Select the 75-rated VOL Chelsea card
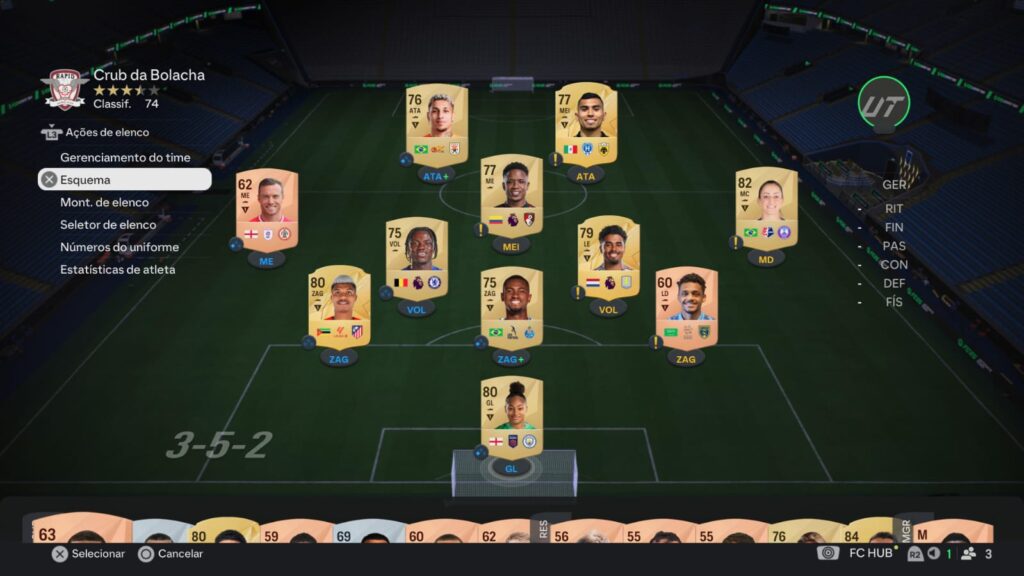The width and height of the screenshot is (1024, 576). (x=416, y=258)
